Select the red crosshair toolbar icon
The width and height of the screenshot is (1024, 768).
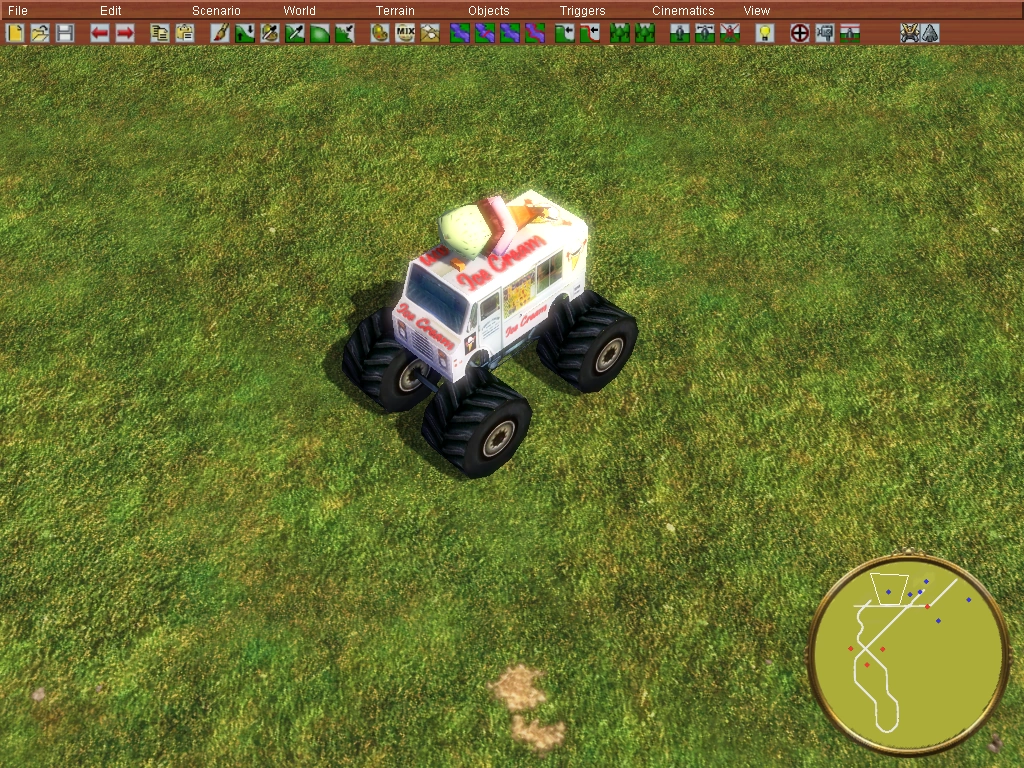pyautogui.click(x=800, y=33)
